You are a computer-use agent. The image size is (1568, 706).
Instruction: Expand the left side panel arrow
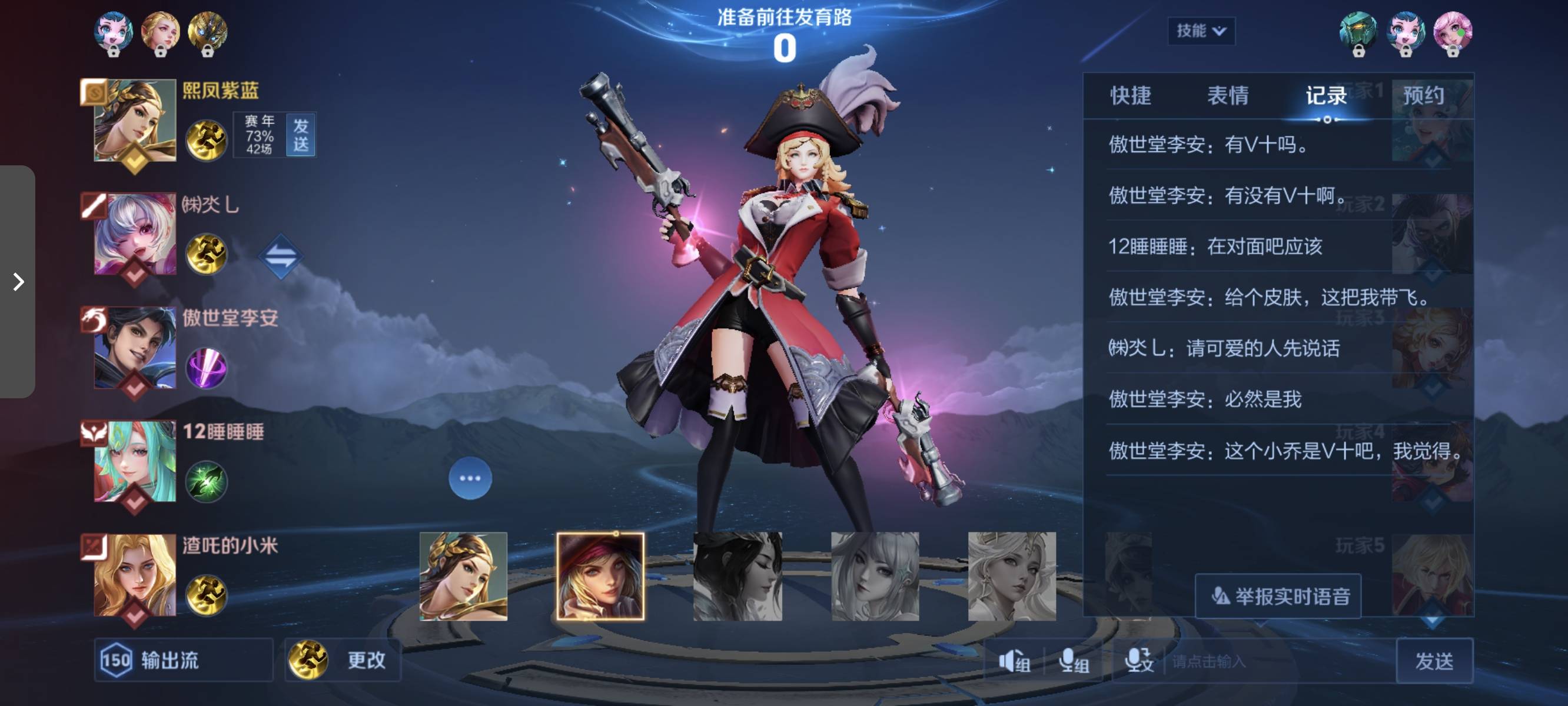click(x=18, y=282)
